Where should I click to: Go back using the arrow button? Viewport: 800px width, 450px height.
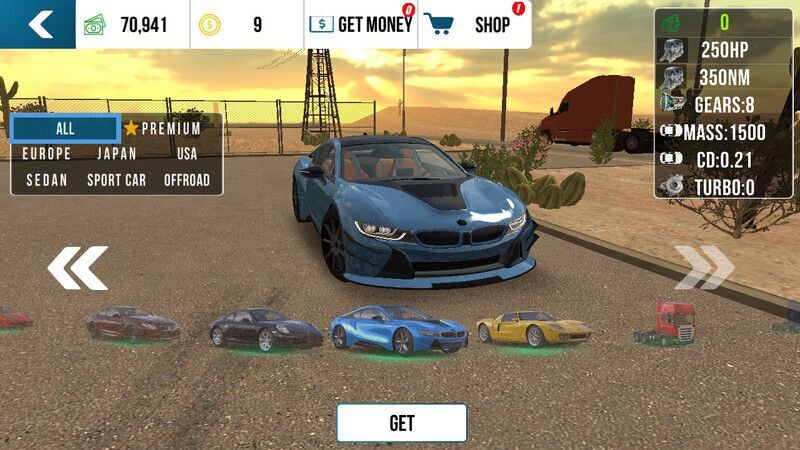tap(38, 24)
